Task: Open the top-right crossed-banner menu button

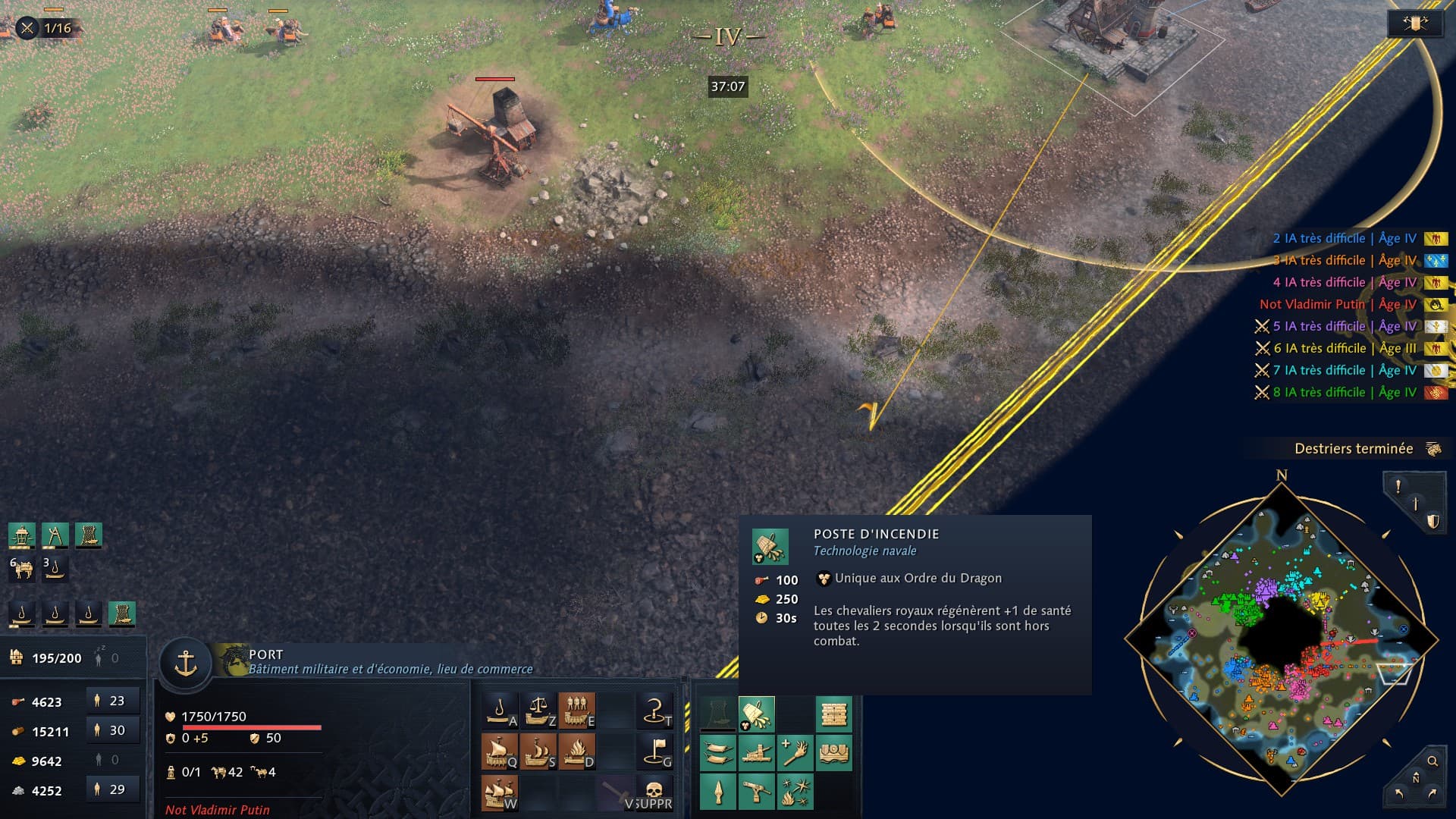Action: click(1415, 24)
